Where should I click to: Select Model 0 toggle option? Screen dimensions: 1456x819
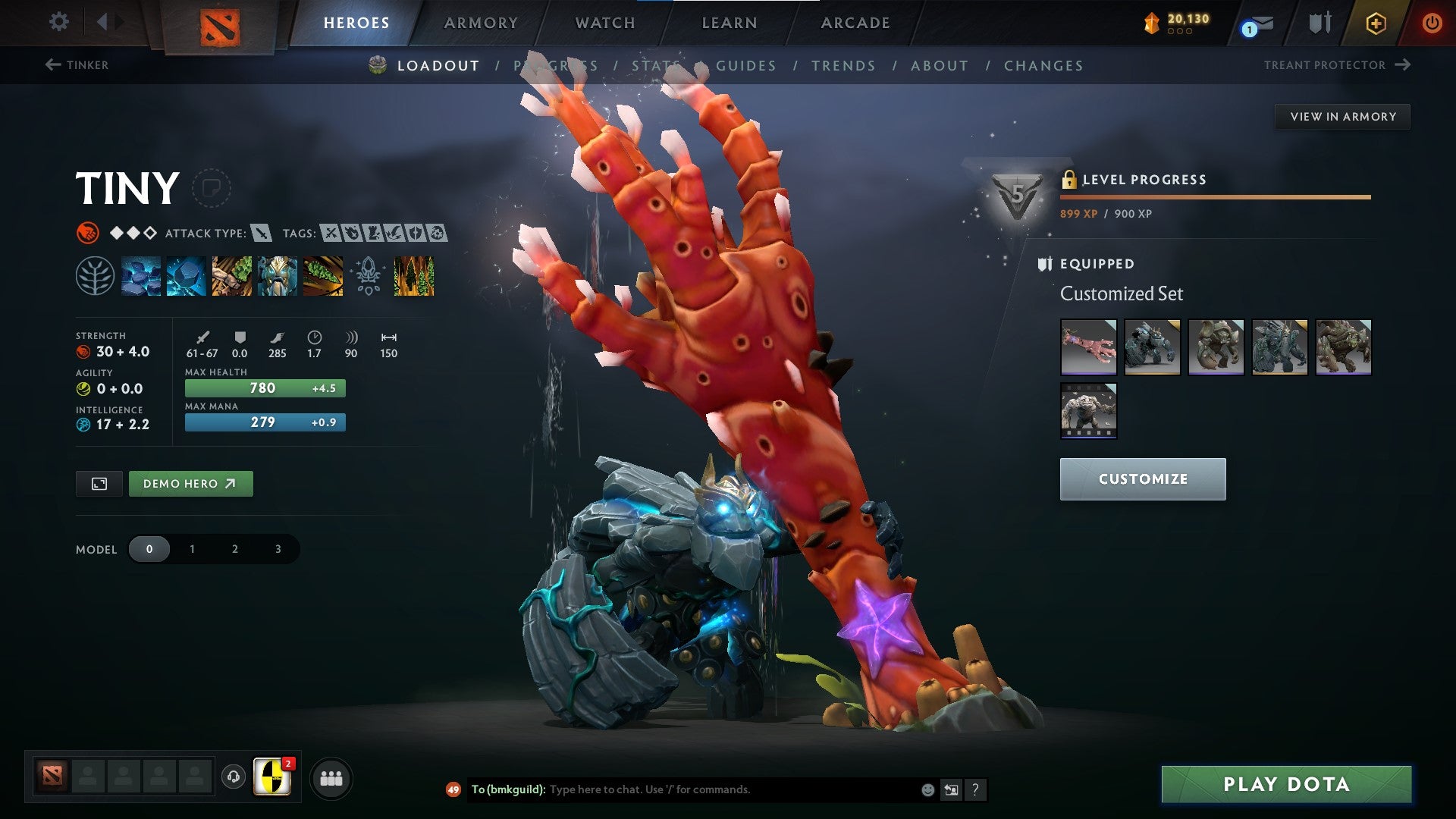pyautogui.click(x=149, y=548)
